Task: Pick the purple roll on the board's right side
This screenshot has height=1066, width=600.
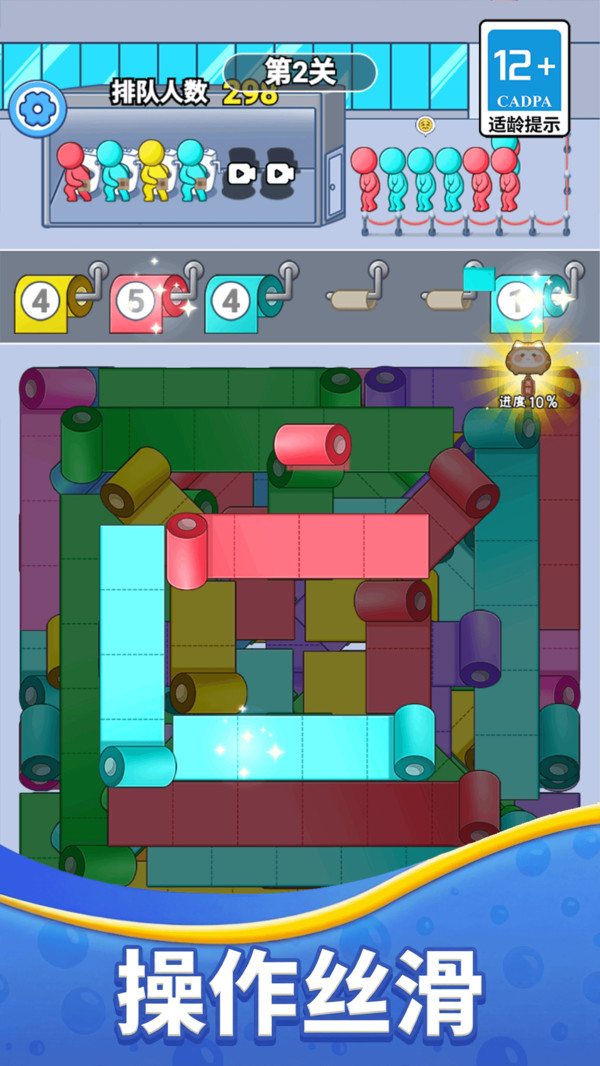Action: click(x=479, y=648)
